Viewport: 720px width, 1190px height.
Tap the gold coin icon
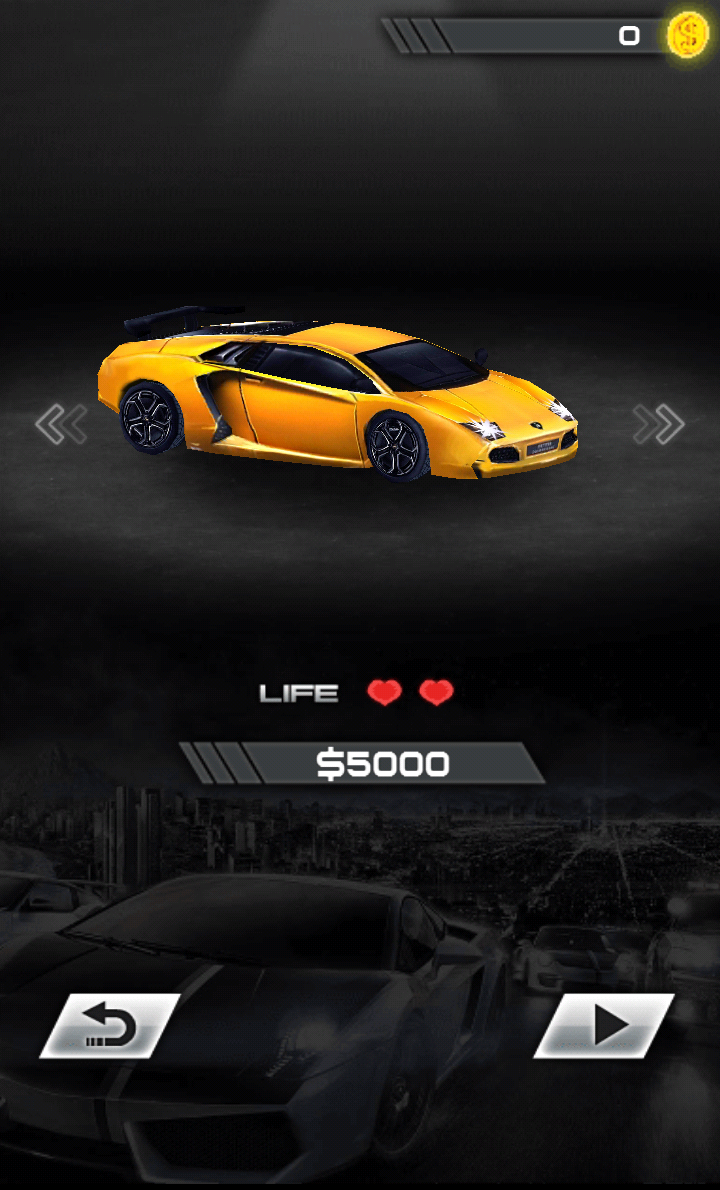click(687, 36)
